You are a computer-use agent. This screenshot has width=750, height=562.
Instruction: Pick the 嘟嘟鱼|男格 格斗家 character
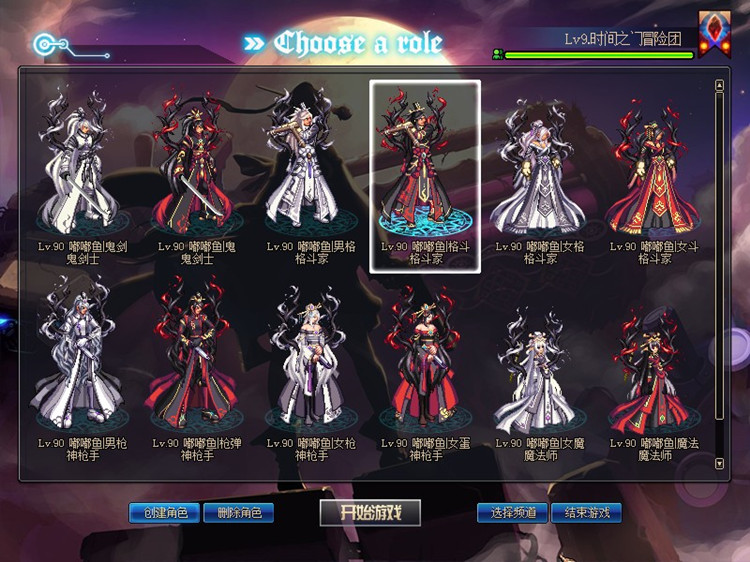point(312,170)
